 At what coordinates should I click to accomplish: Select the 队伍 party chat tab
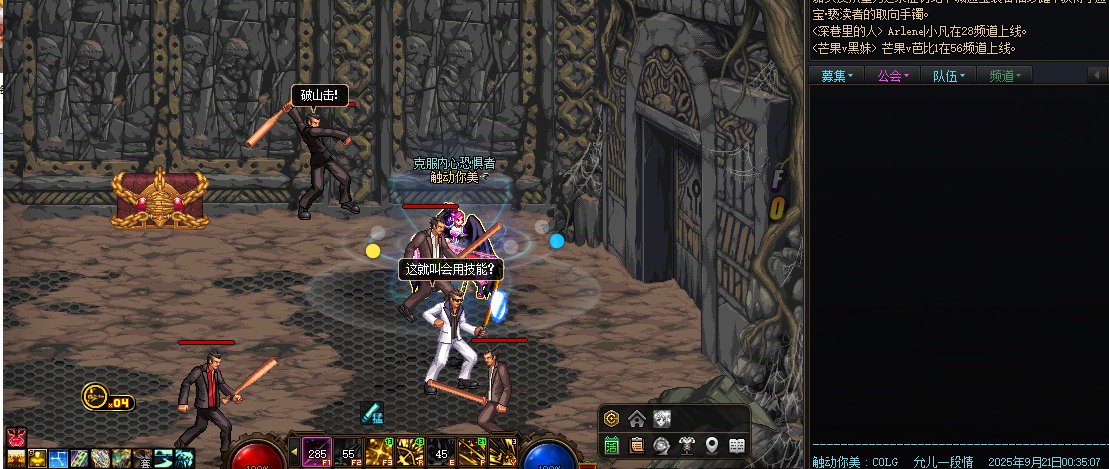(x=949, y=76)
